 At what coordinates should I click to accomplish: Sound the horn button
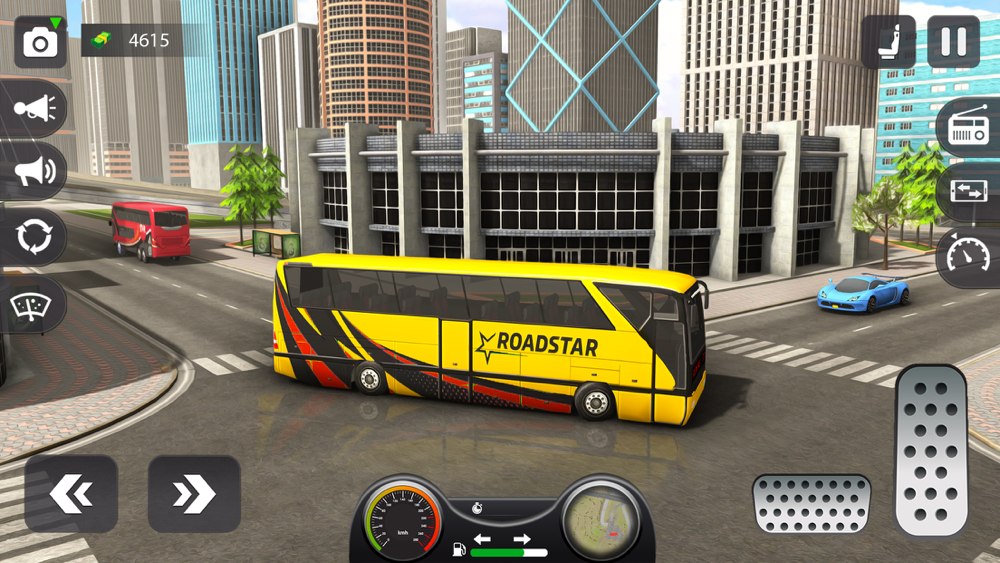(x=34, y=108)
